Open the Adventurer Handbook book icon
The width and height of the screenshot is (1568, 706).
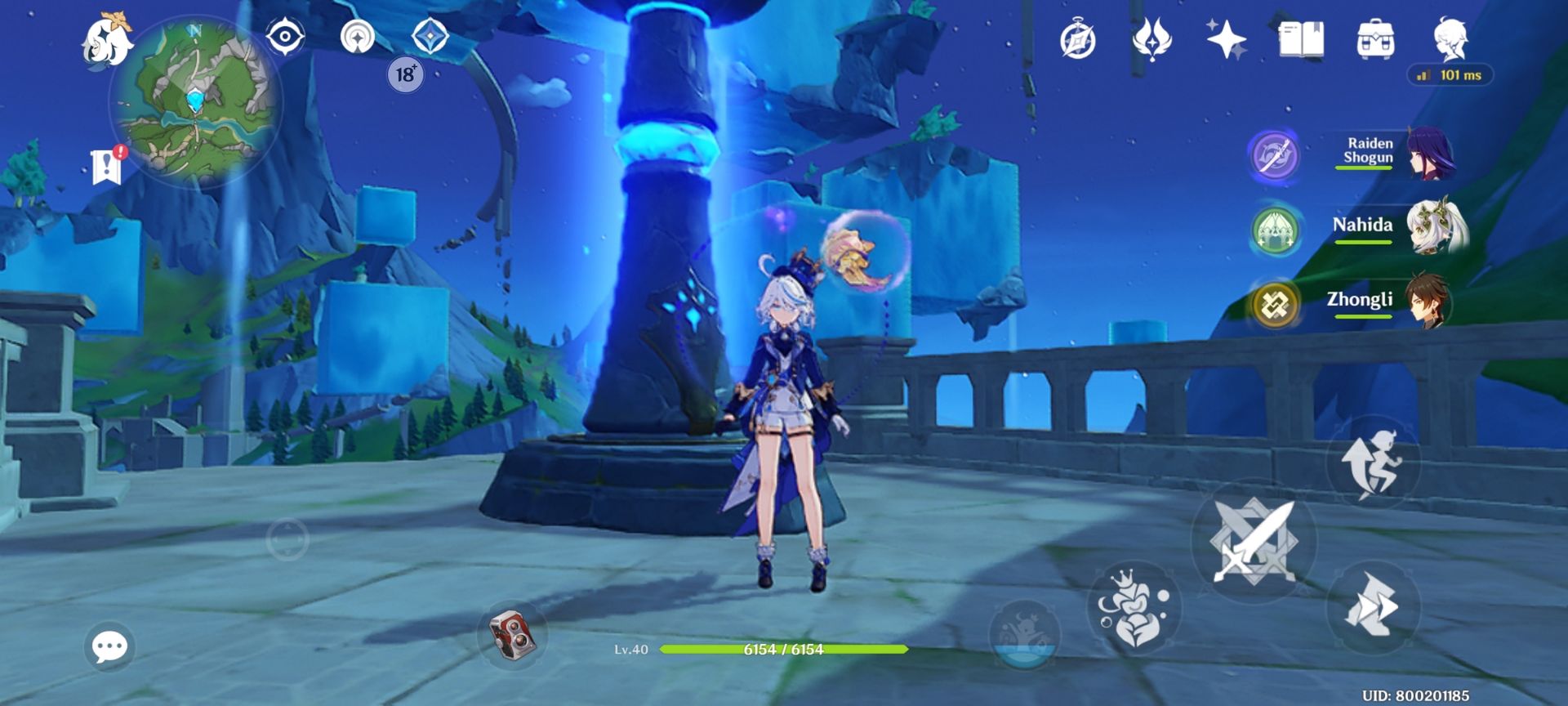pyautogui.click(x=1300, y=39)
